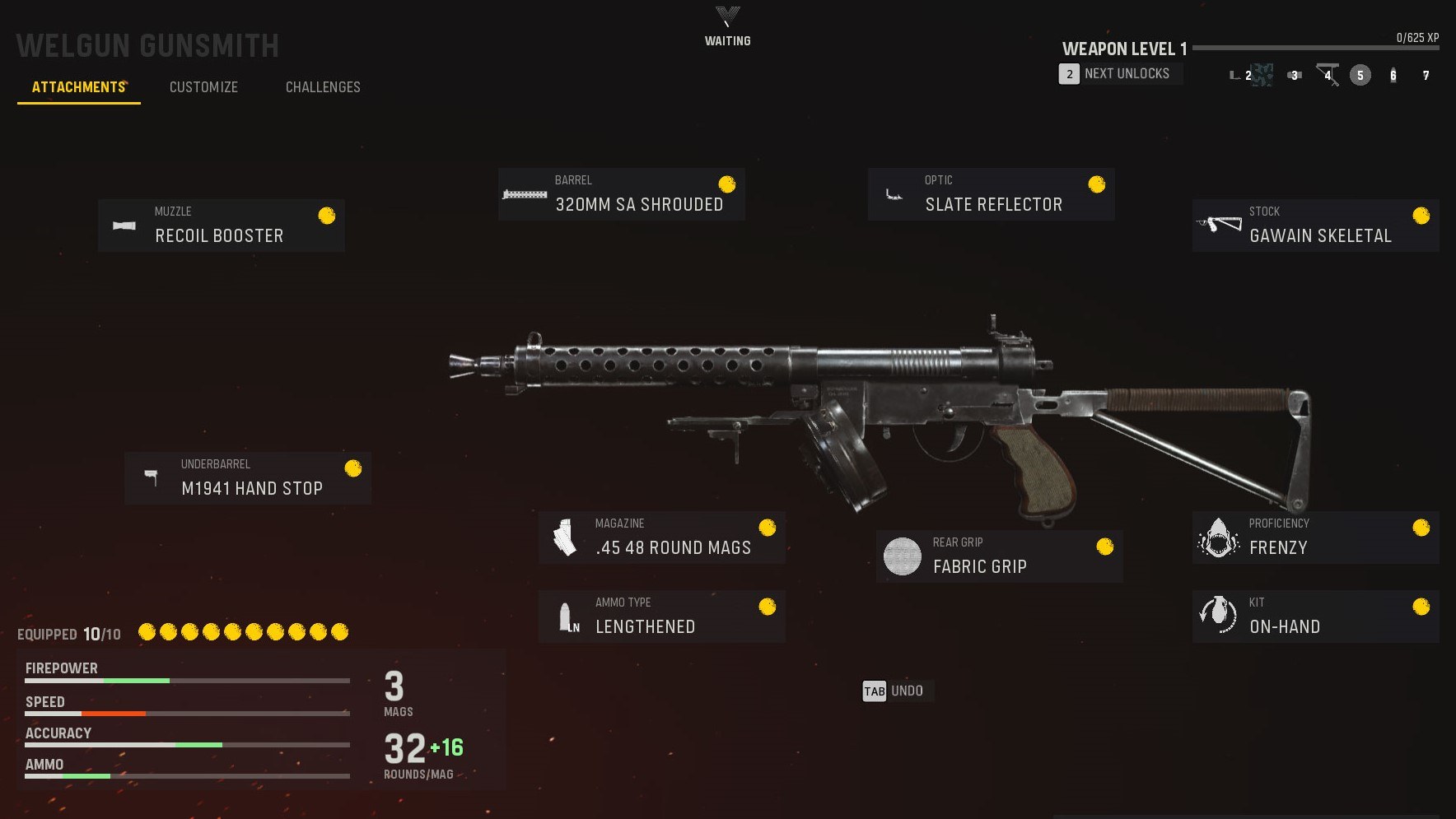The height and width of the screenshot is (819, 1456).
Task: Open the Slate Reflector optic slot
Action: pyautogui.click(x=991, y=194)
